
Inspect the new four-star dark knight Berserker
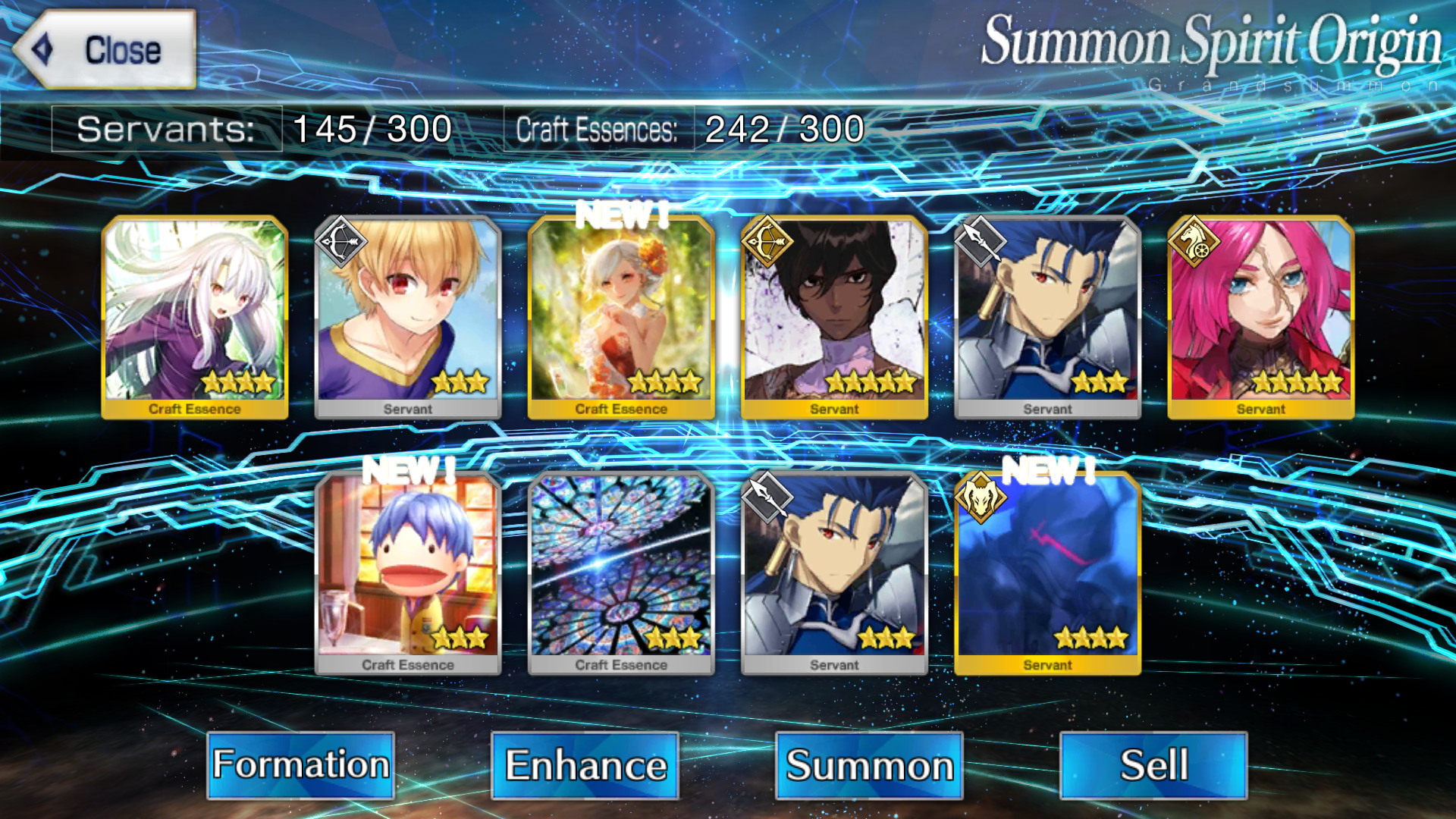click(x=1047, y=573)
